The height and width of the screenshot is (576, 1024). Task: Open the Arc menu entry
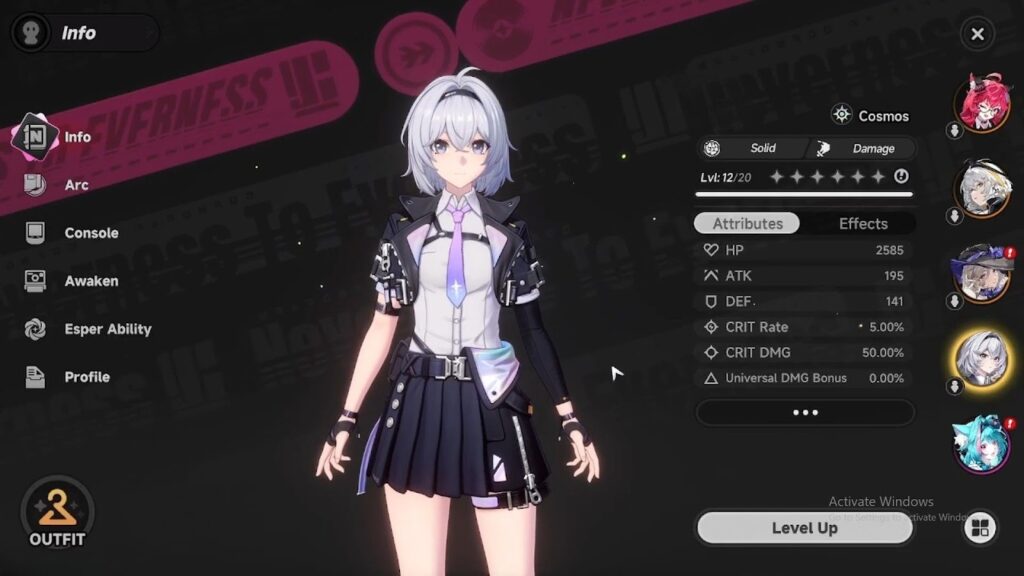click(76, 185)
